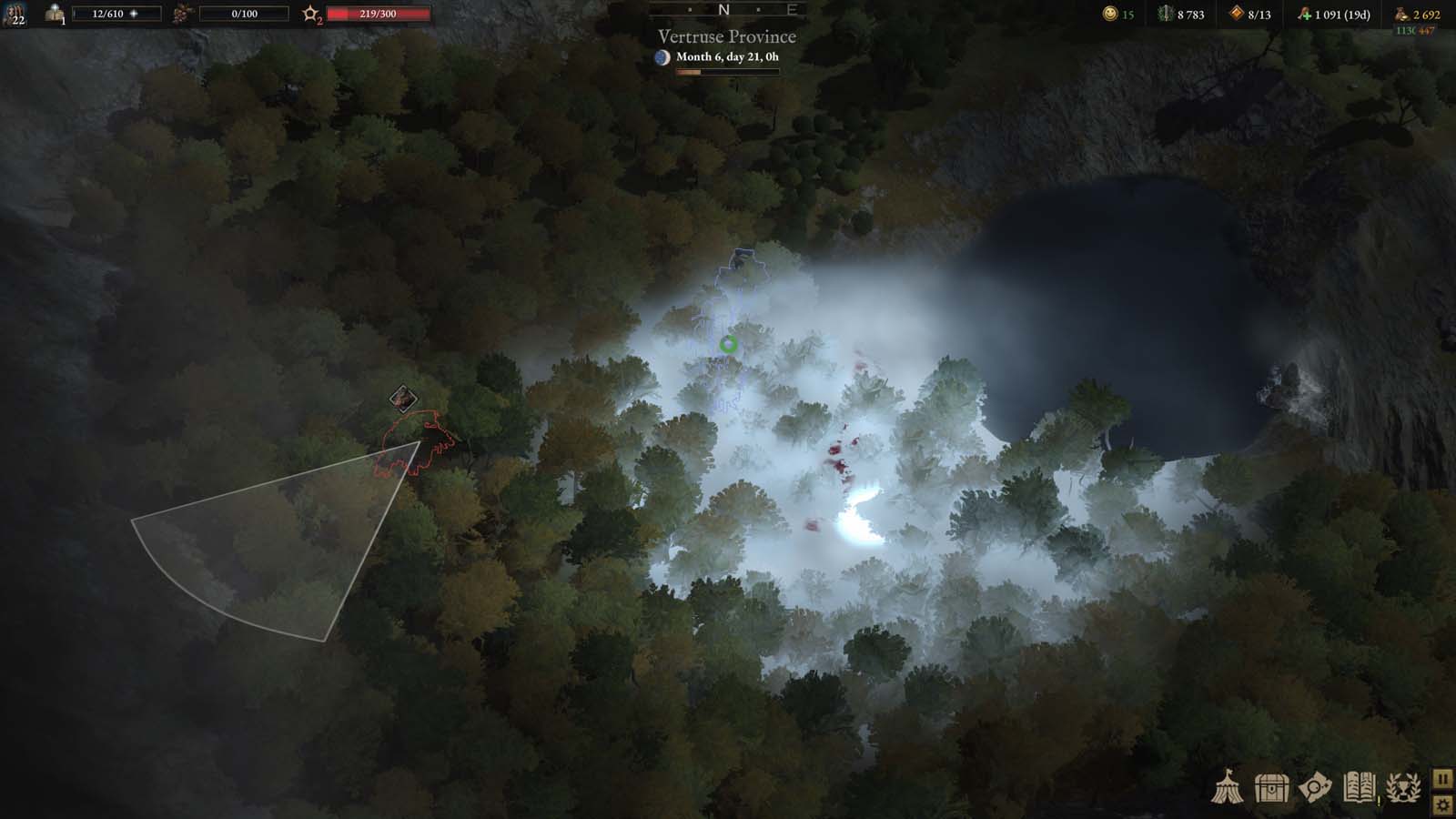The height and width of the screenshot is (819, 1456).
Task: Open the game settings gear
Action: (1443, 804)
